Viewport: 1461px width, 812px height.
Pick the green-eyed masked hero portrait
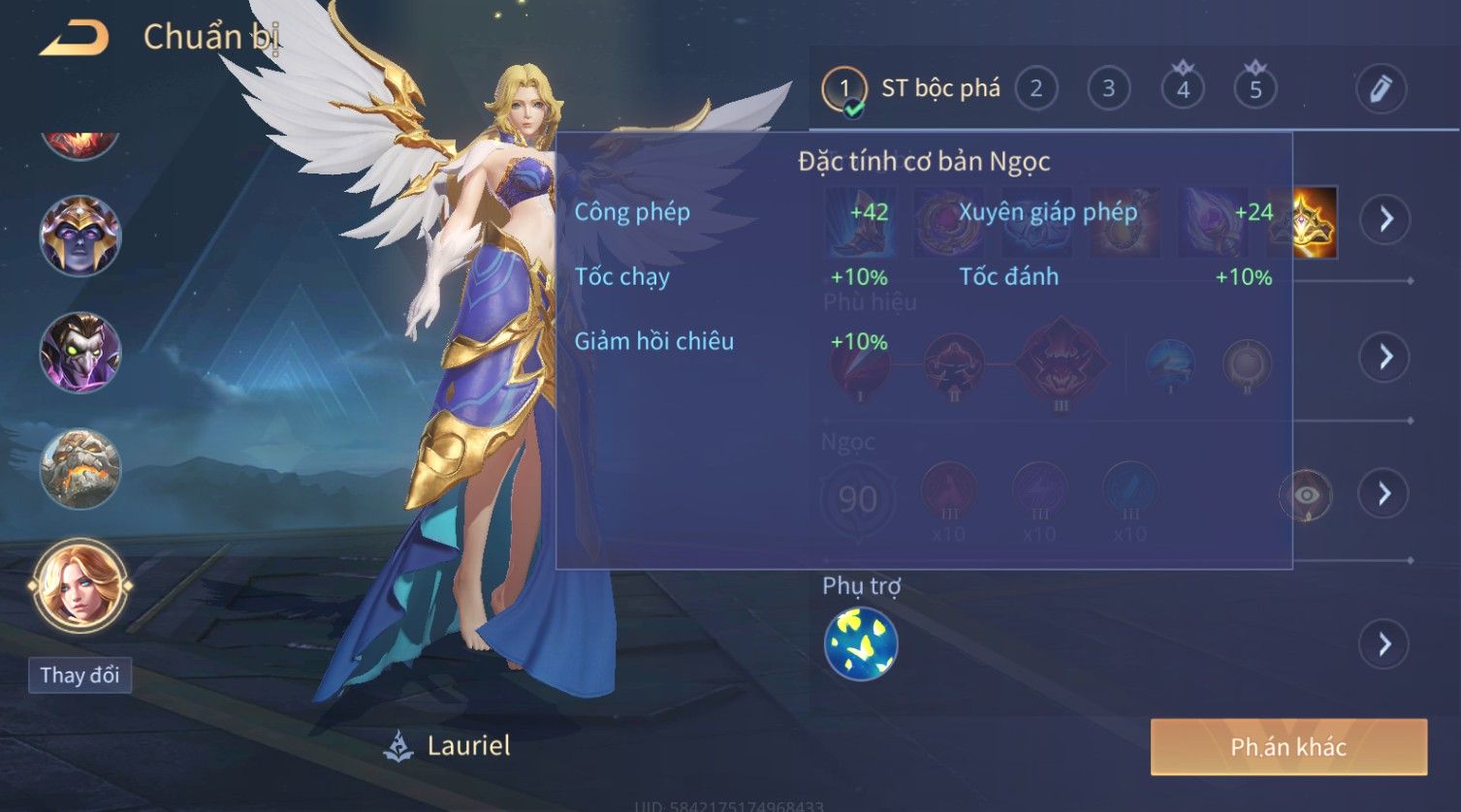click(79, 352)
